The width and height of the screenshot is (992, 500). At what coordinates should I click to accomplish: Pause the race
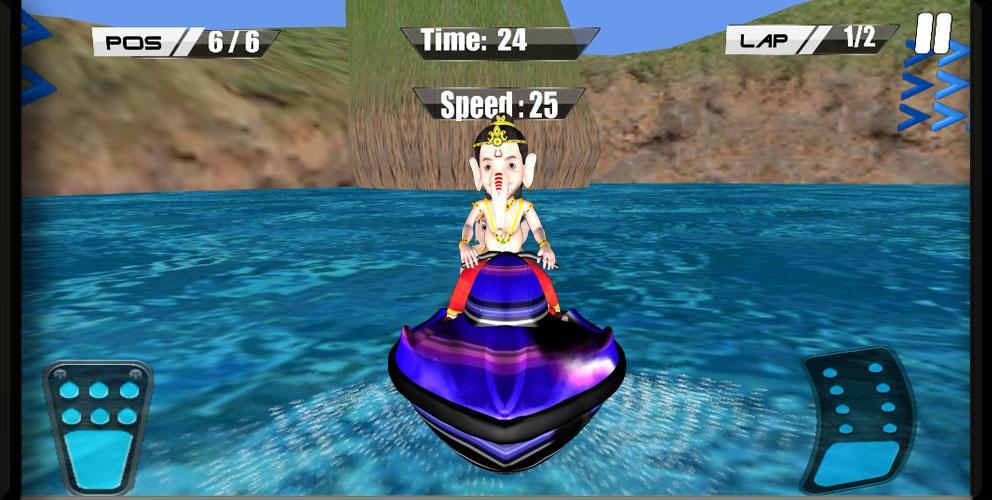click(933, 36)
